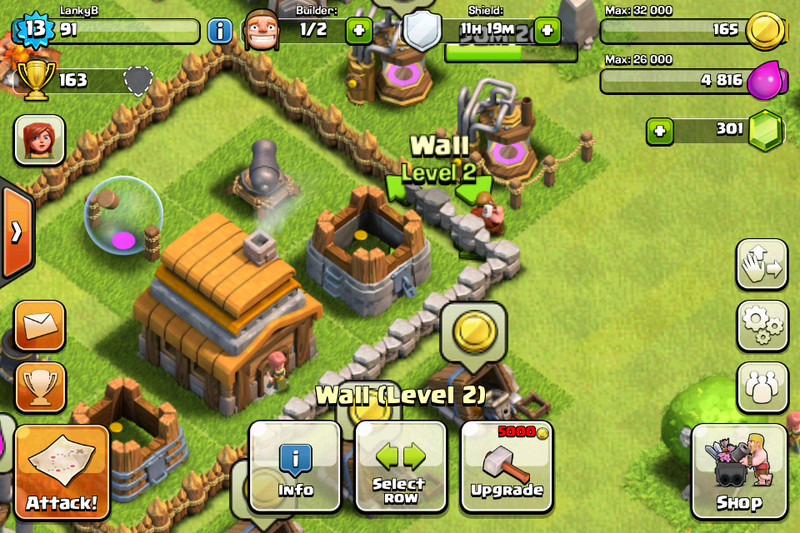
Task: Collect the floating gold coin bubble
Action: (472, 330)
